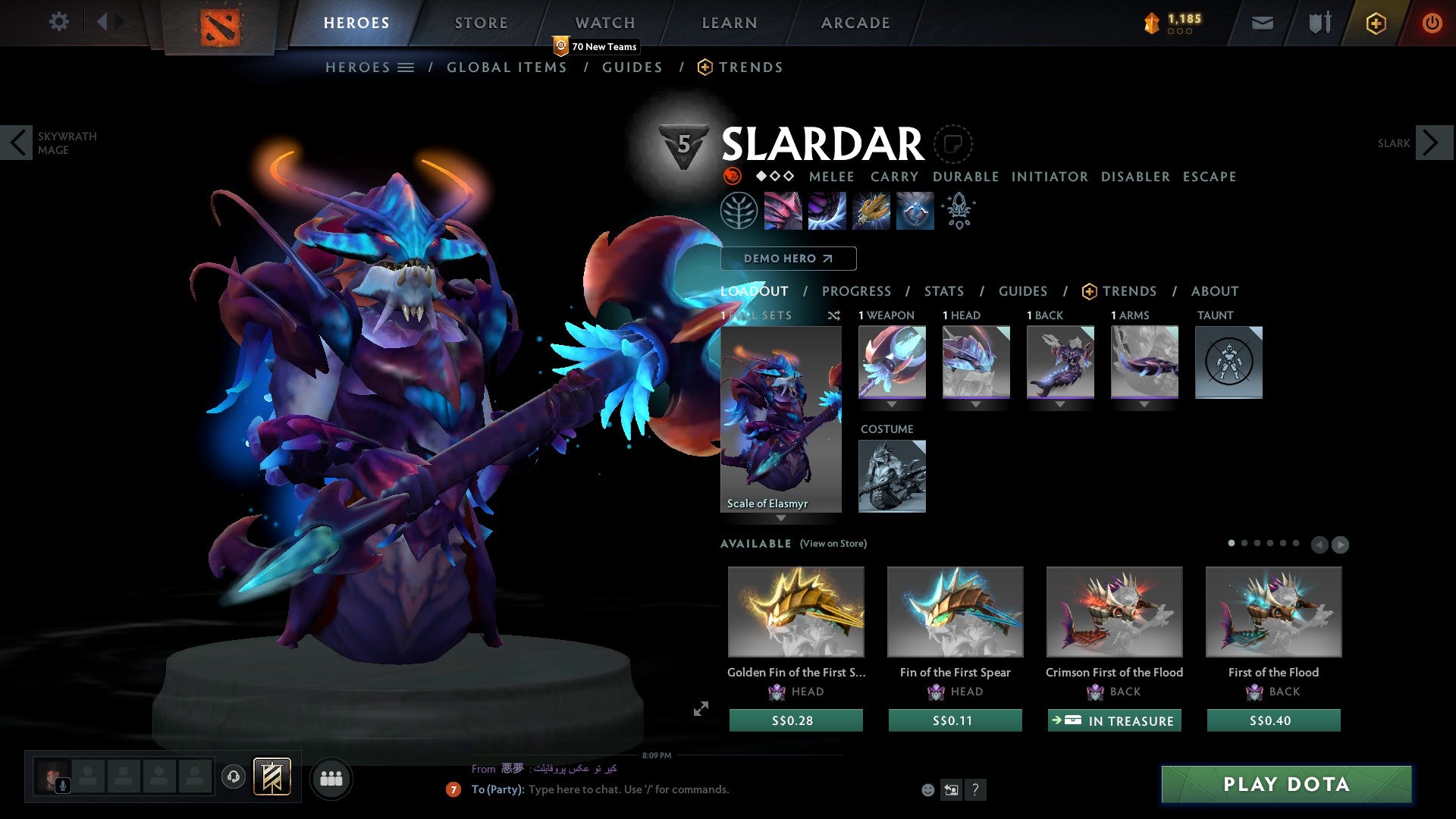Open the Talent Tree icon for Slardar

(x=738, y=211)
